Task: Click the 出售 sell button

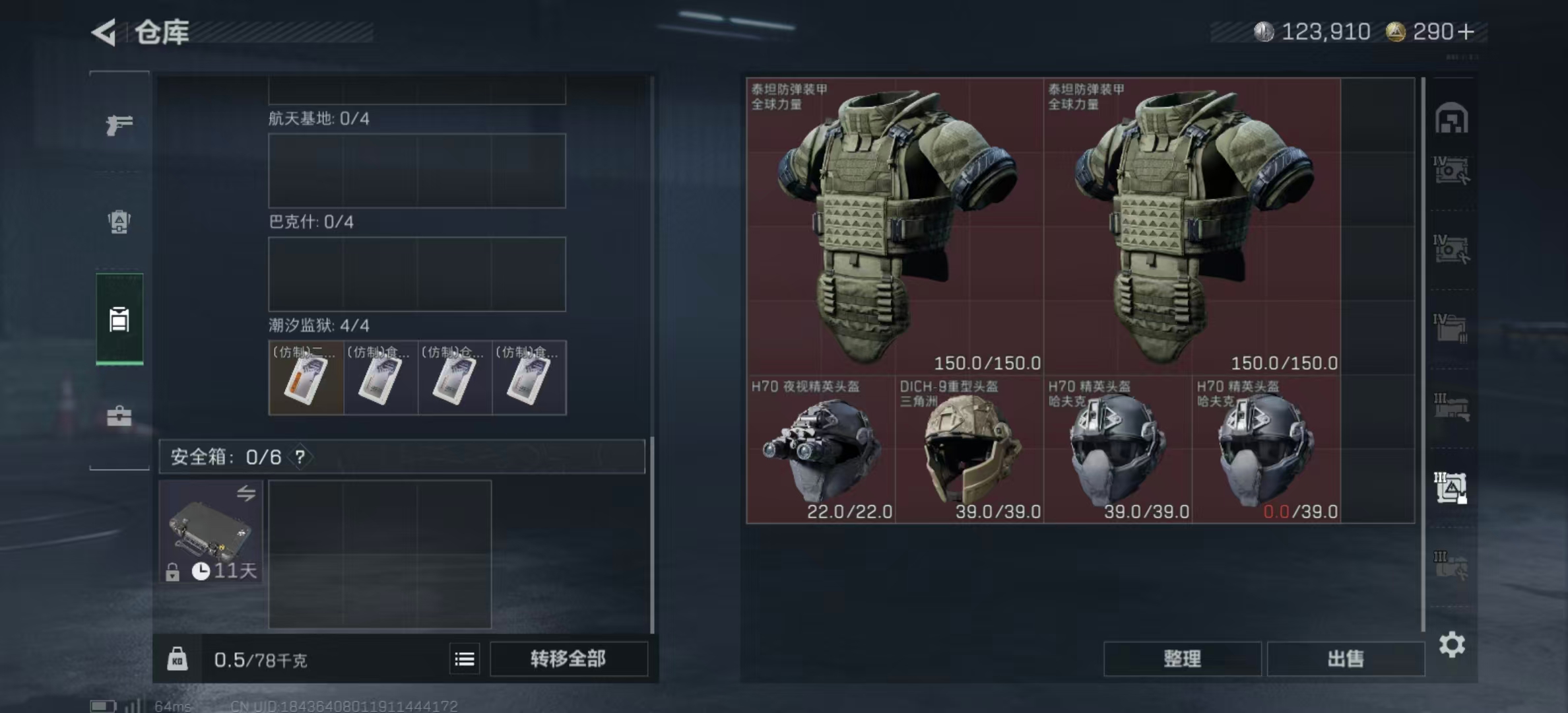Action: click(x=1345, y=659)
